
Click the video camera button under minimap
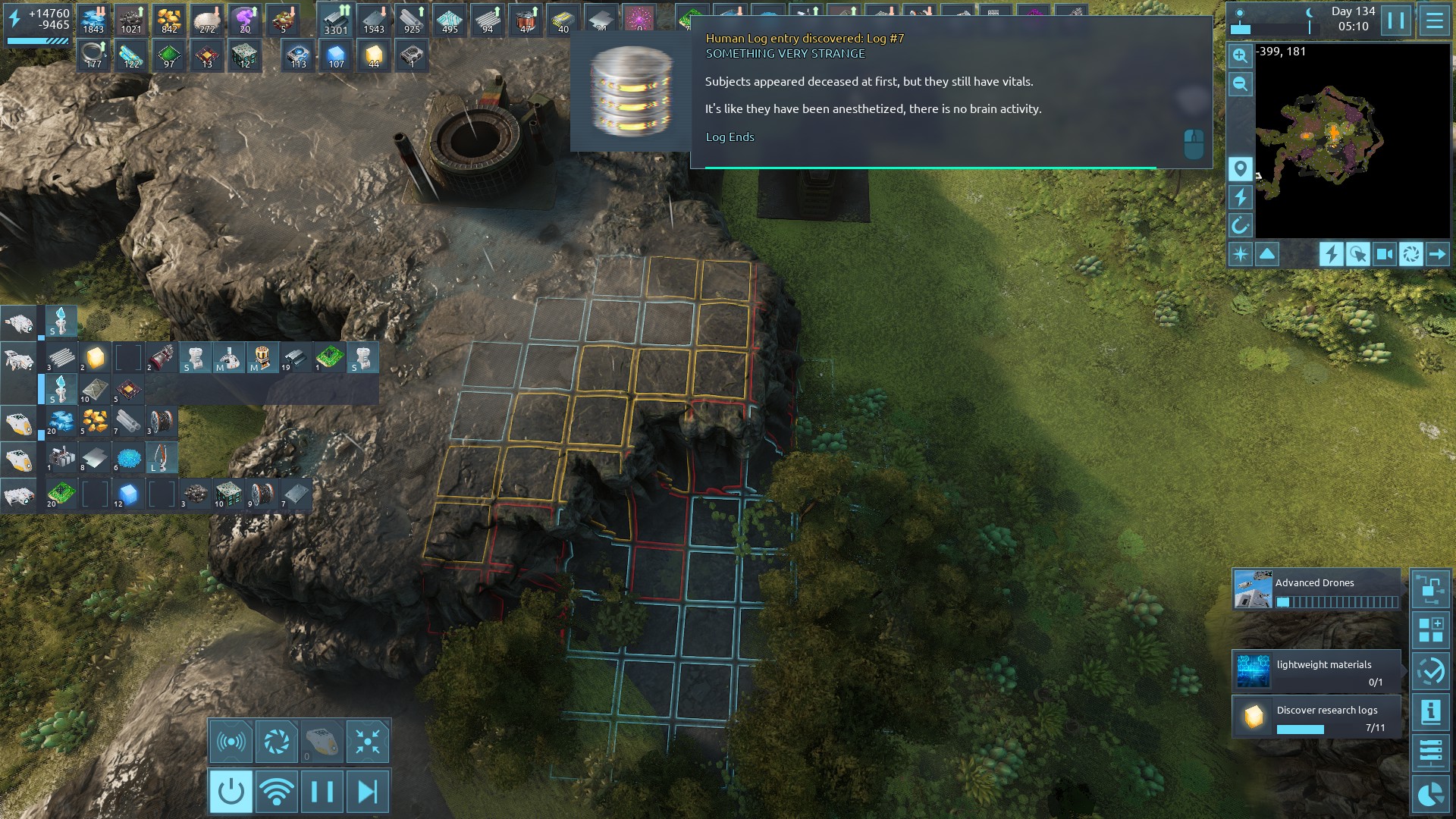click(x=1384, y=254)
